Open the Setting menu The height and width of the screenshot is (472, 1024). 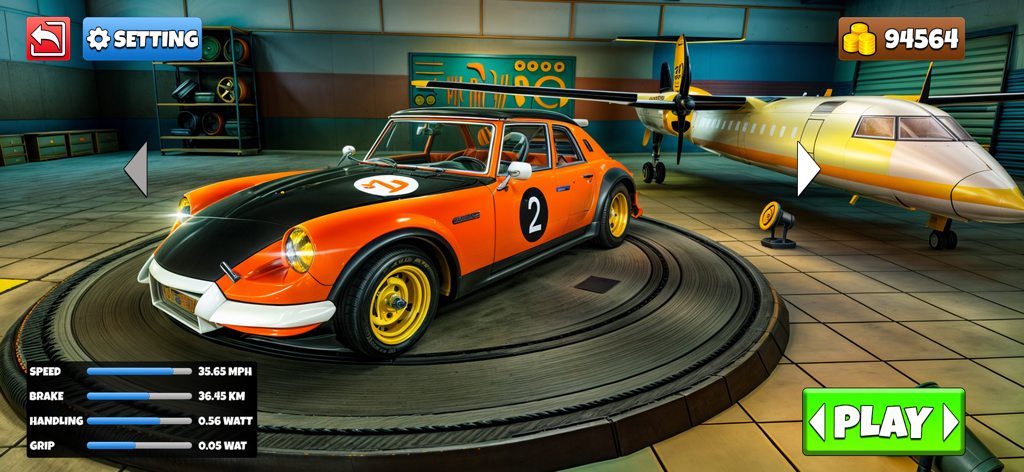point(142,39)
